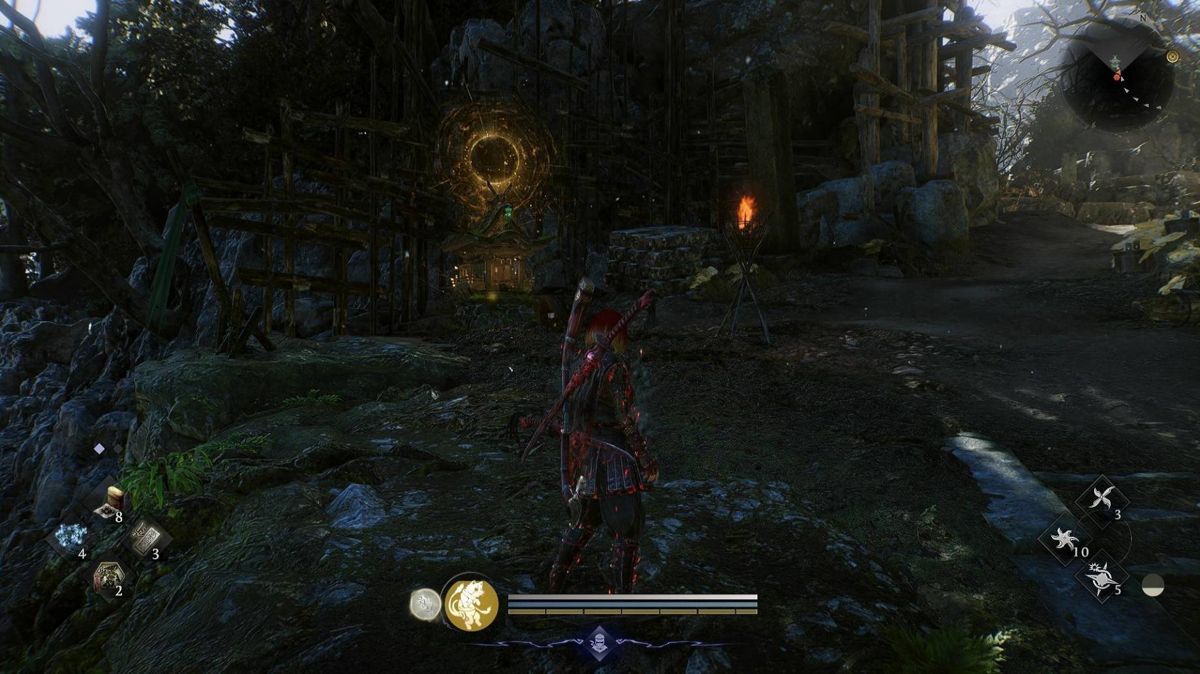Select the gold cat guardian spirit emblem

[471, 605]
